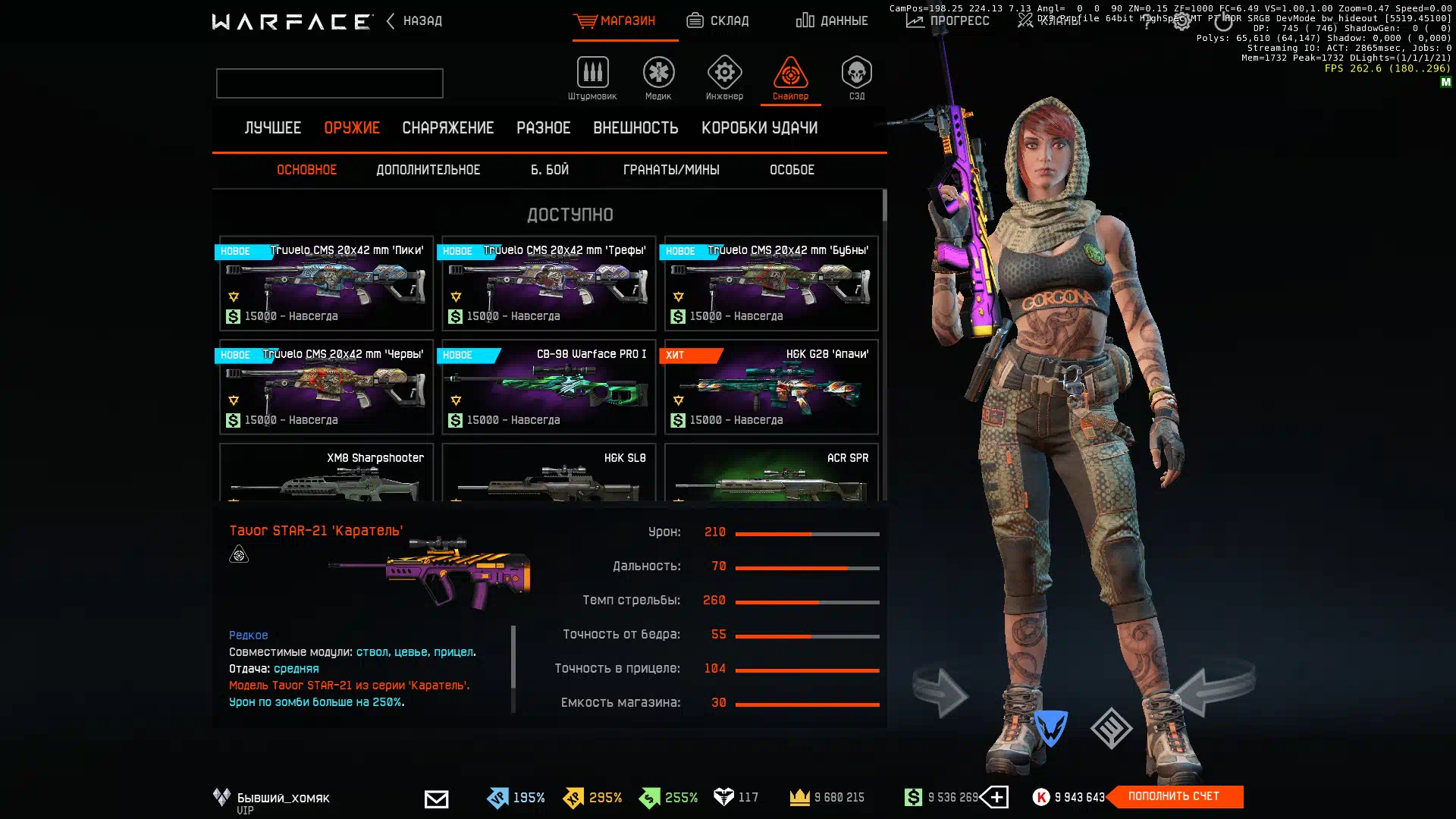
Task: Click the shop search field
Action: (x=330, y=83)
